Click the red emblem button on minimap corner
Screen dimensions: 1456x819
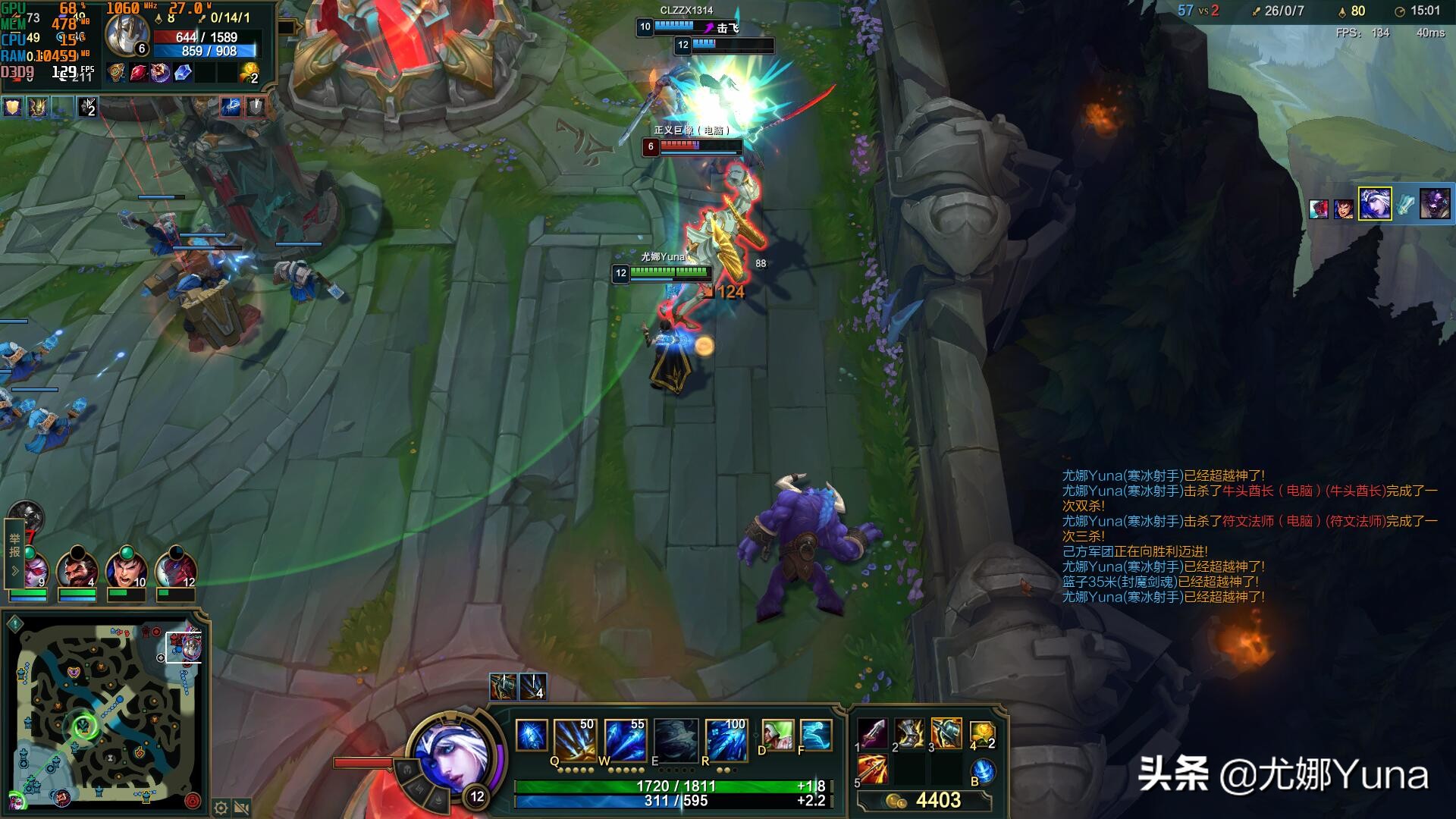(x=193, y=800)
